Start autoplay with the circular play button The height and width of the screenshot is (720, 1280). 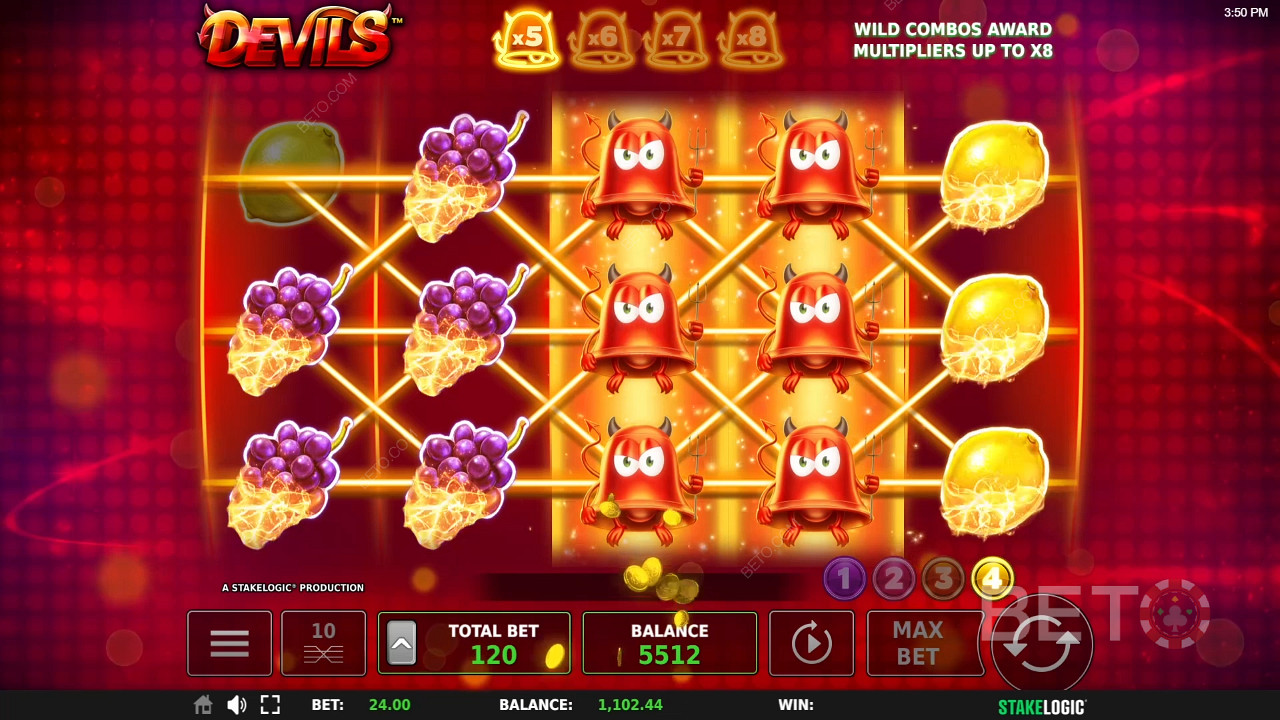coord(811,643)
